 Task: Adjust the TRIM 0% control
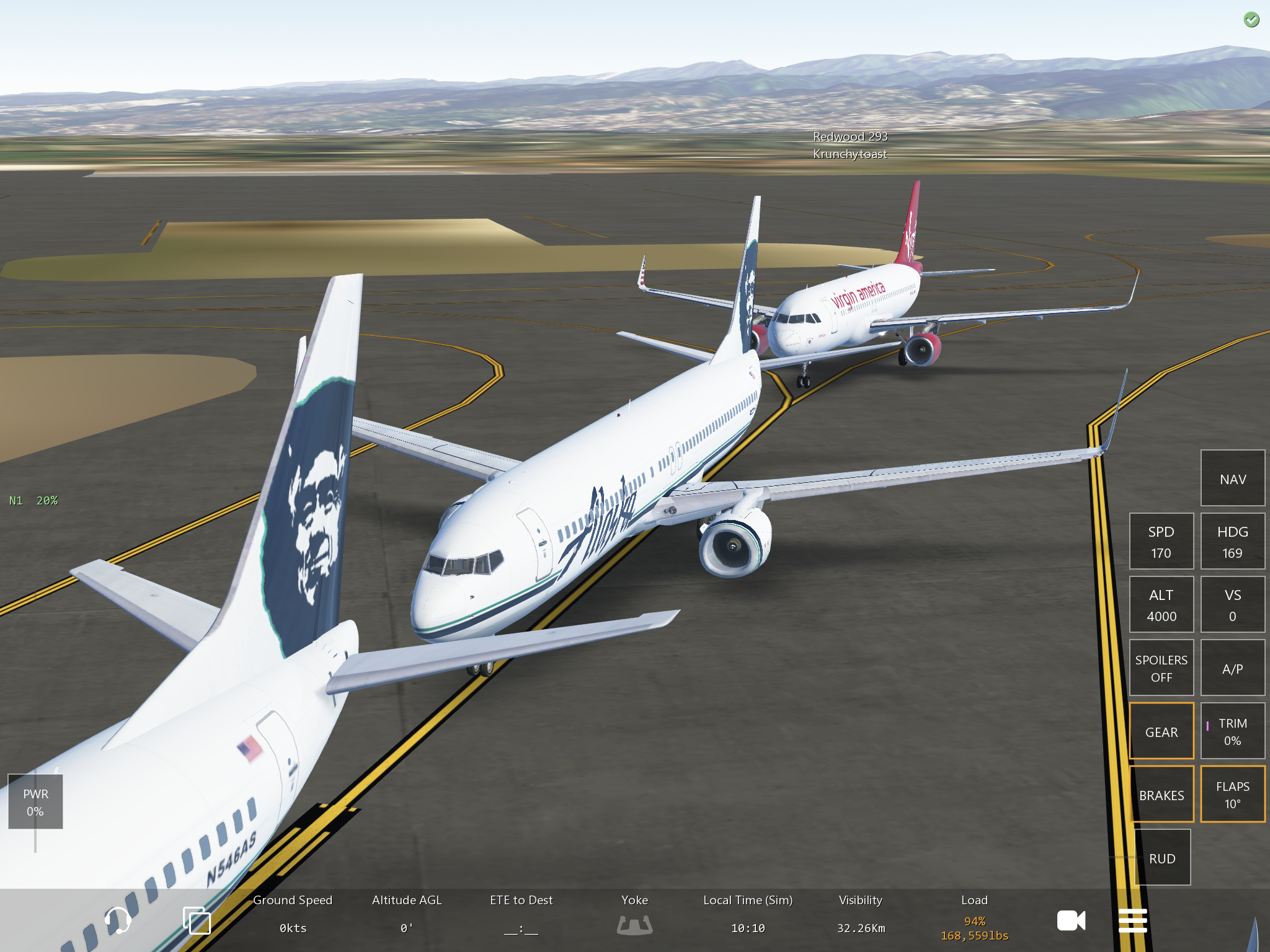1232,731
